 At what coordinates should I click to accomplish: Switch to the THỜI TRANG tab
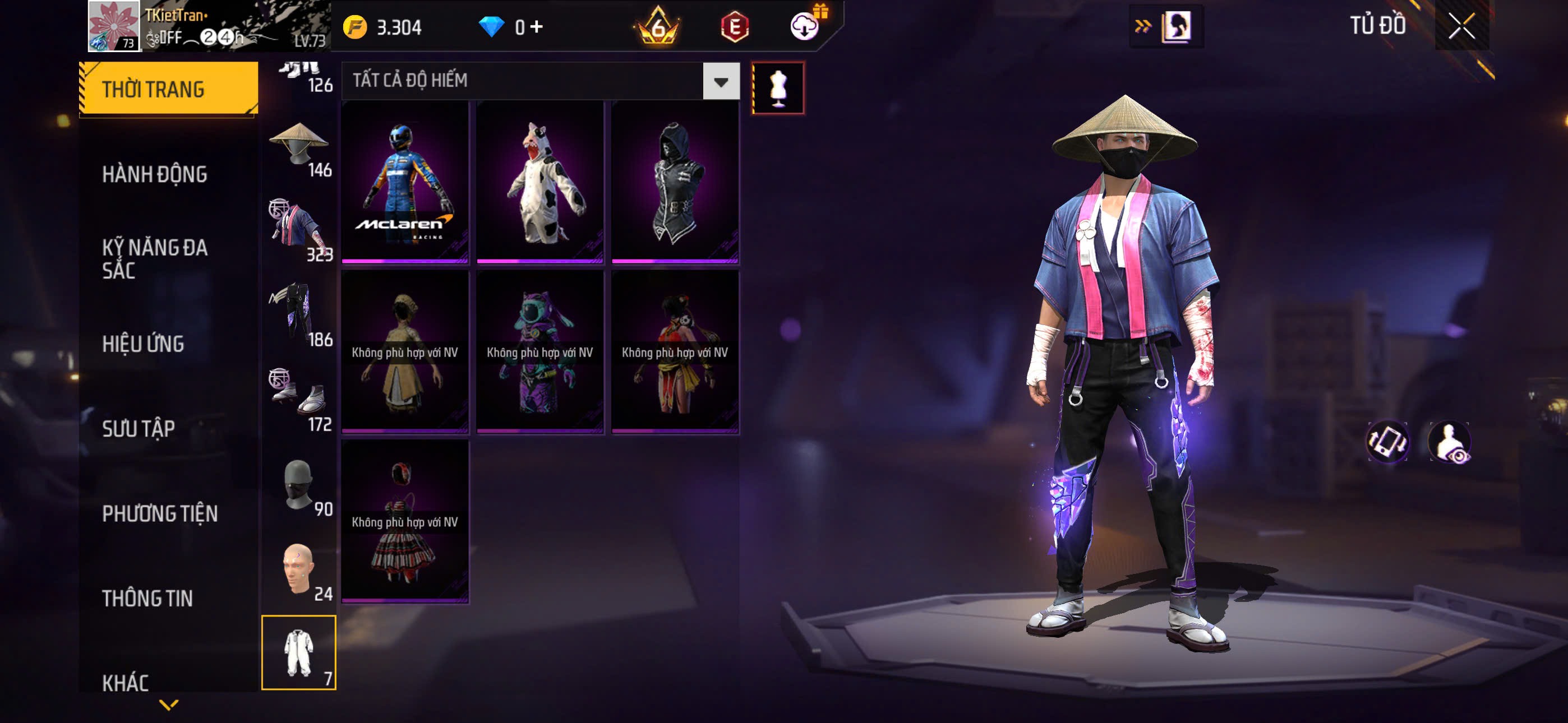coord(168,89)
